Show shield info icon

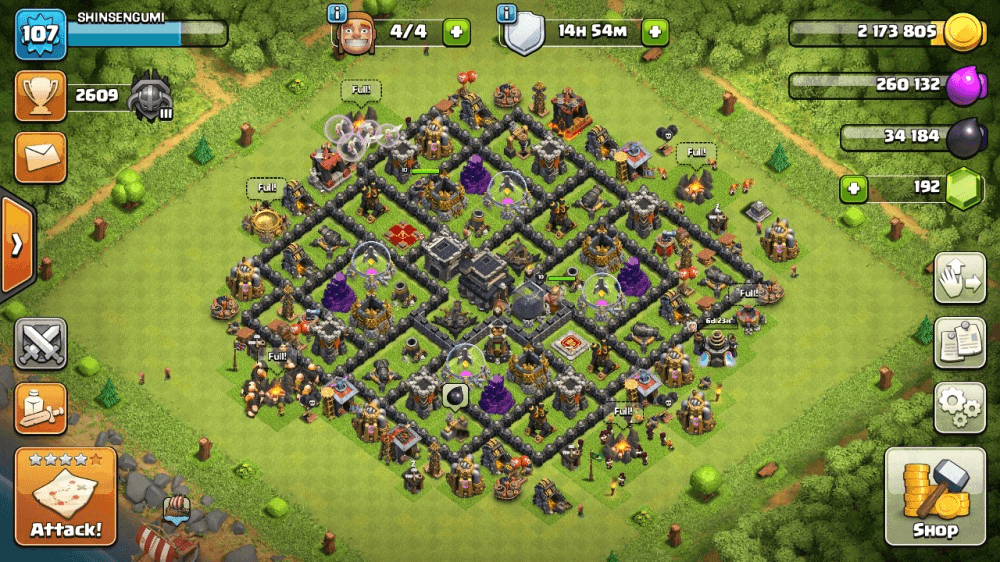tap(507, 14)
